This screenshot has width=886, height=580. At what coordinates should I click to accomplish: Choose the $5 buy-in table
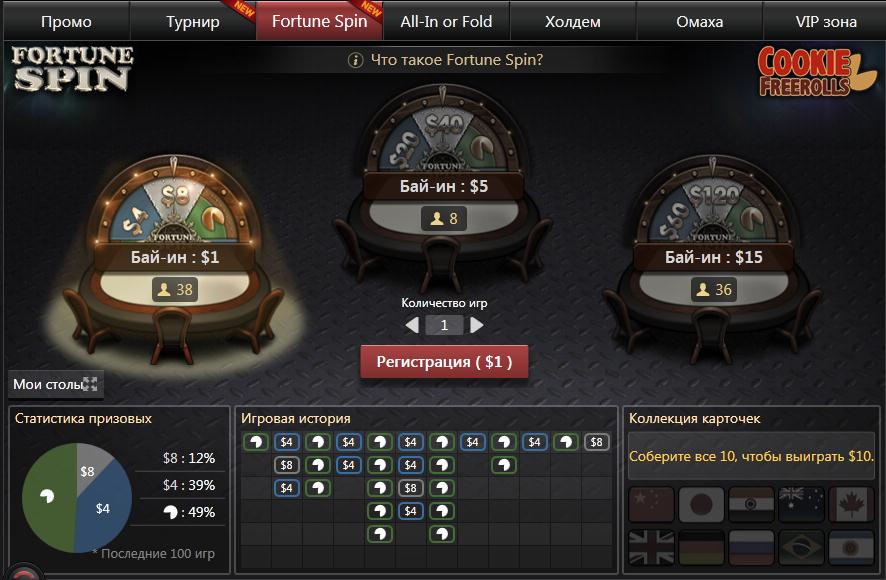[x=444, y=187]
